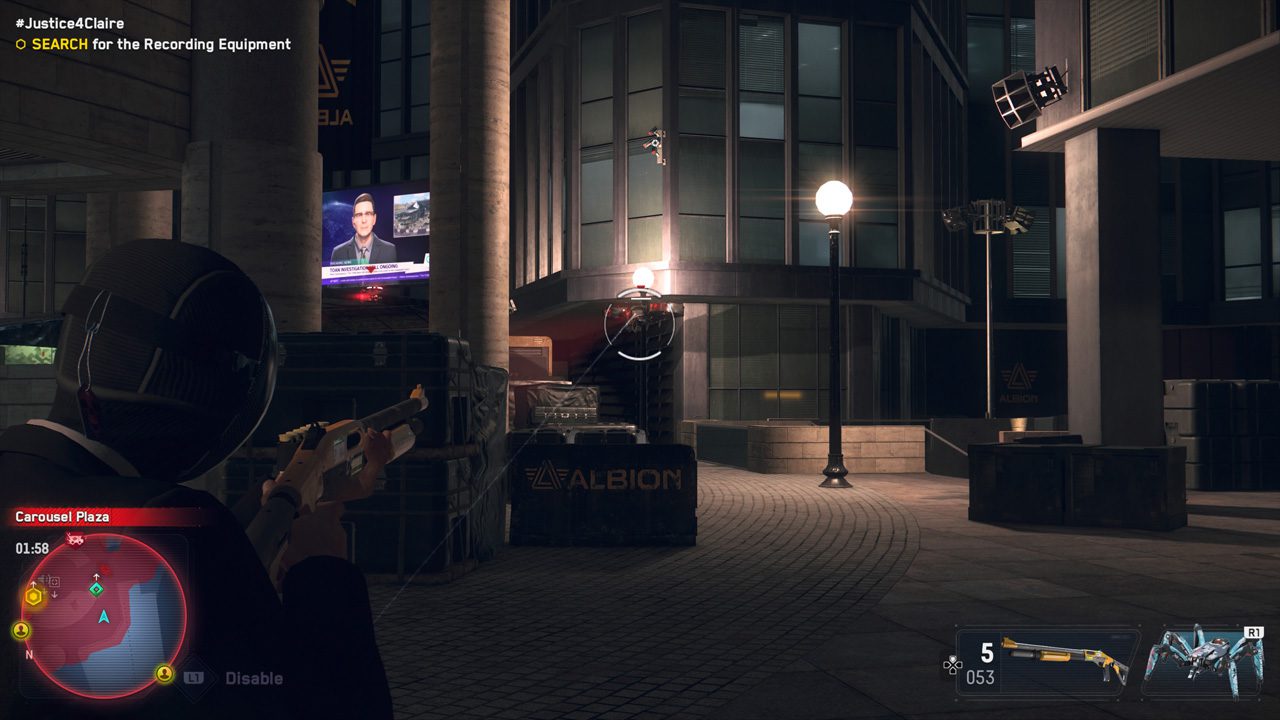The image size is (1280, 720).
Task: Click the yellow circle icon before the SEARCH objective
Action: tap(20, 45)
